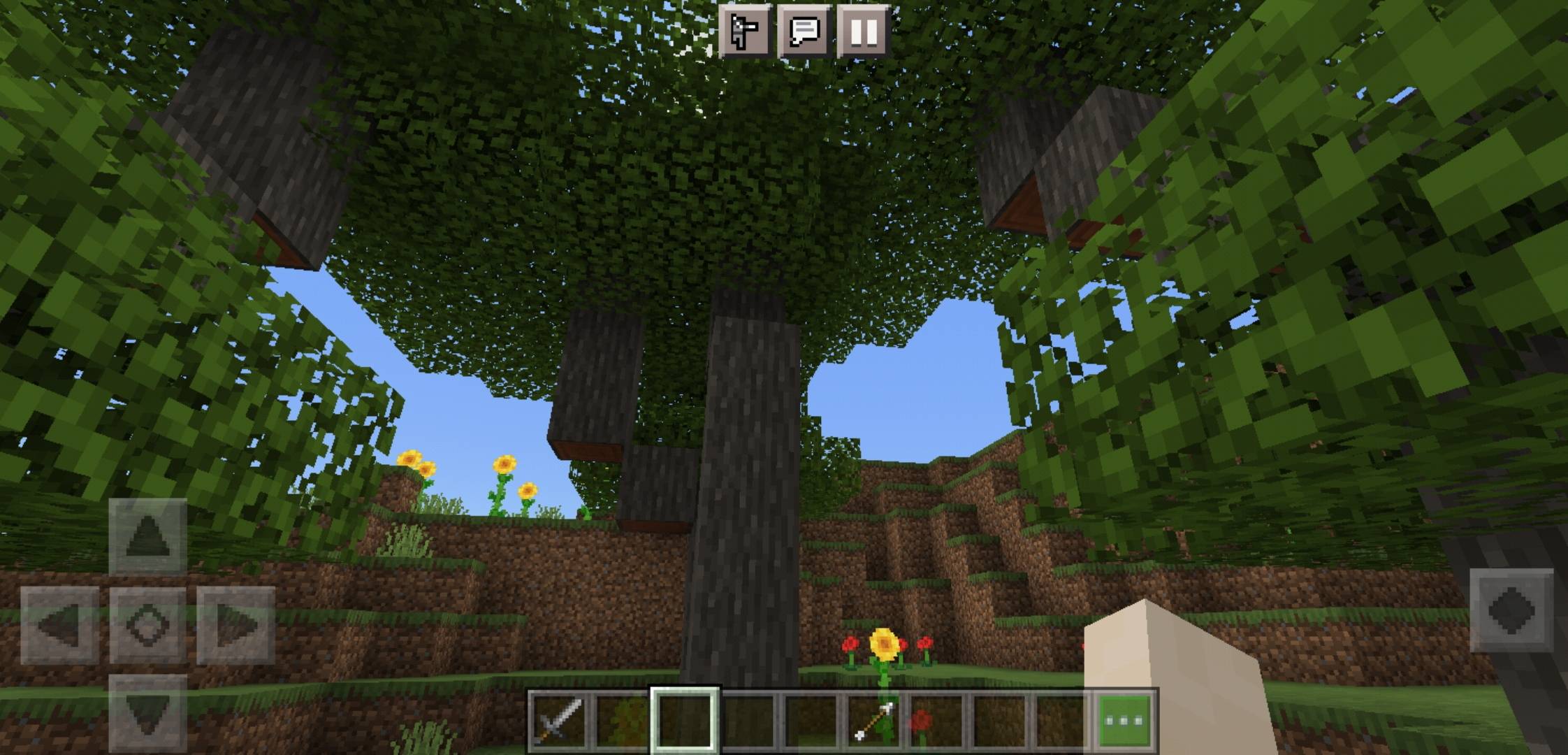Tap the move backward arrow
This screenshot has width=1568, height=755.
[x=147, y=713]
